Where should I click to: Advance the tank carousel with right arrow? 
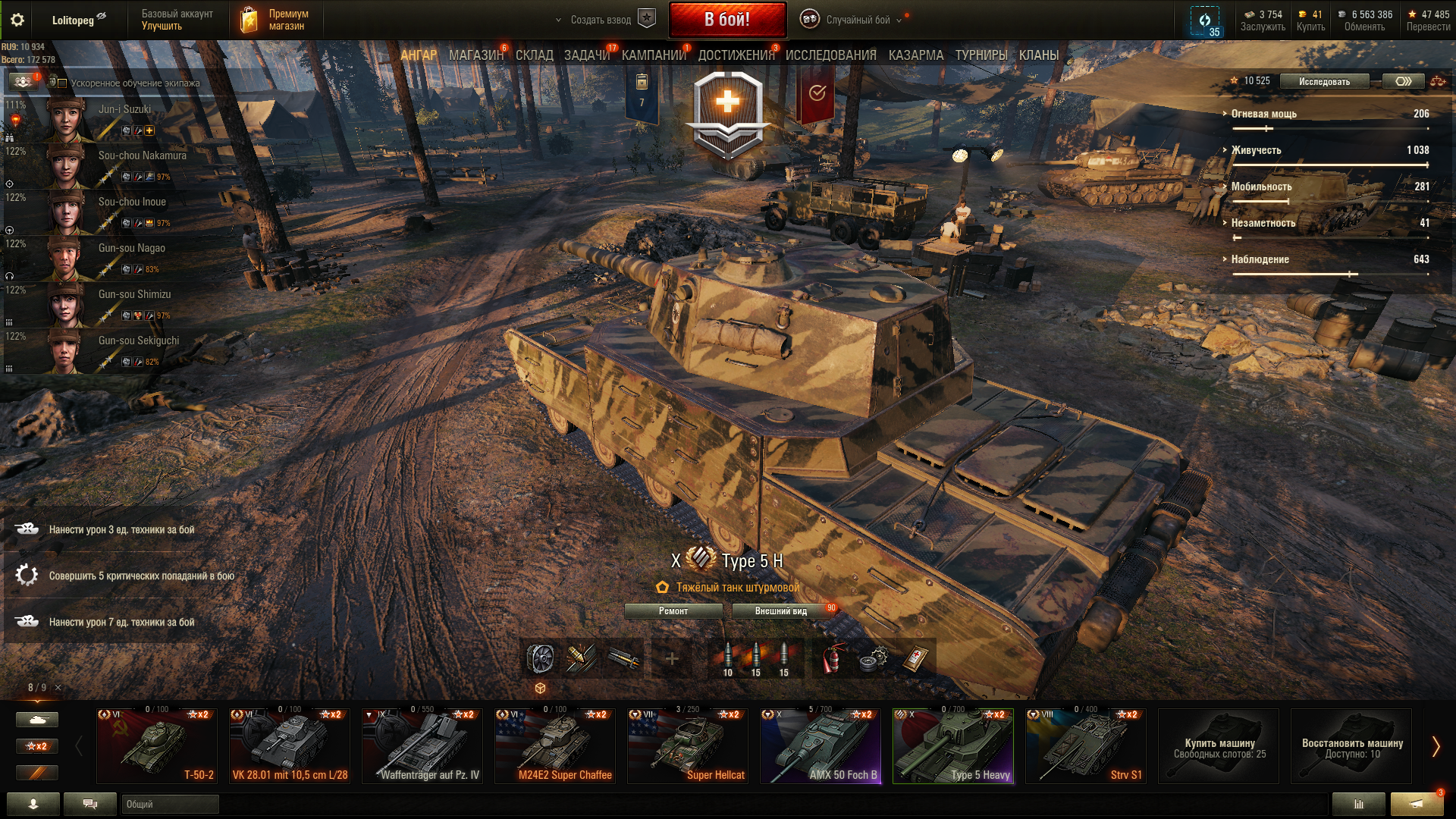[x=1435, y=747]
